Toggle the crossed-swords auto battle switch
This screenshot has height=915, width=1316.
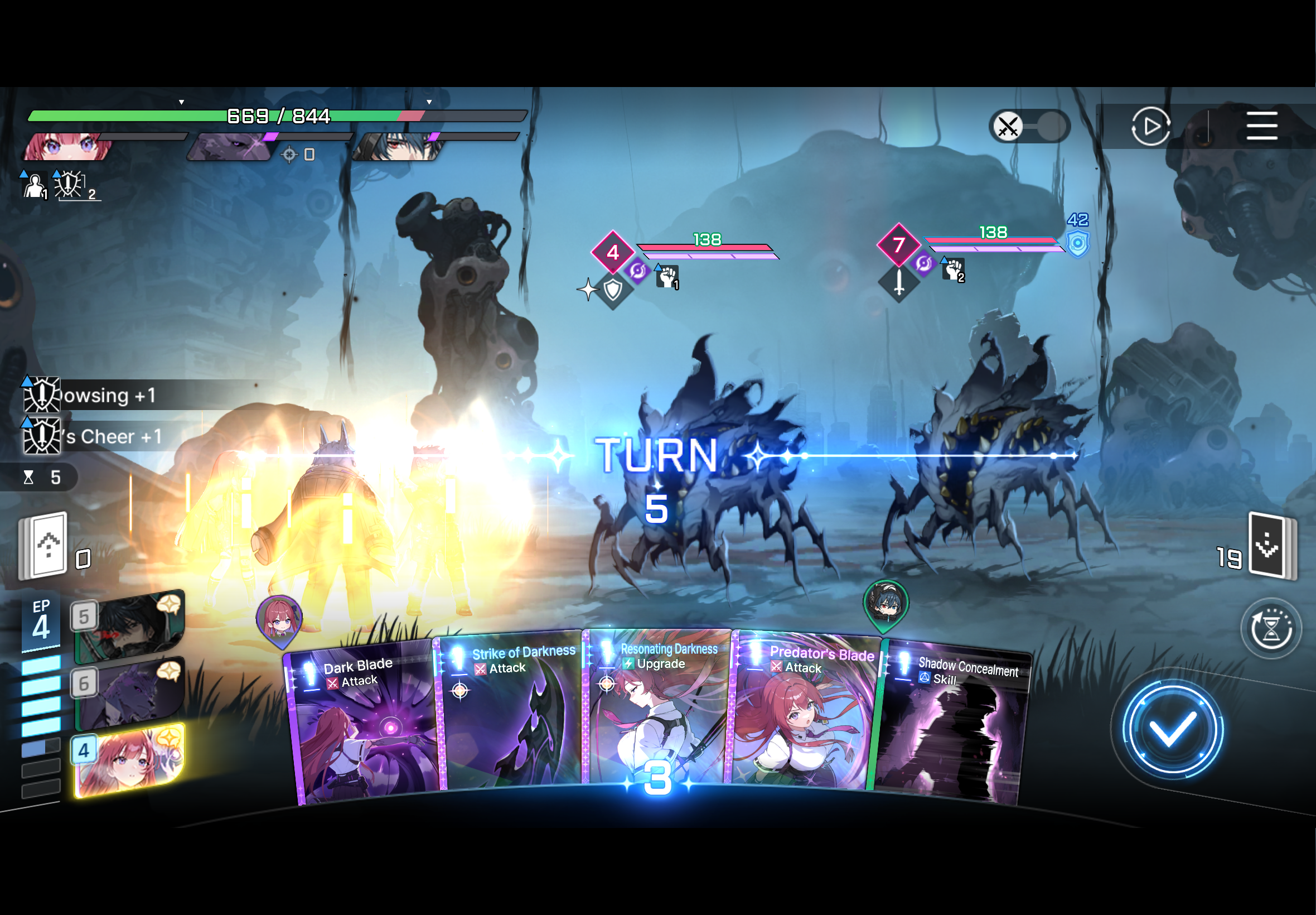1029,126
